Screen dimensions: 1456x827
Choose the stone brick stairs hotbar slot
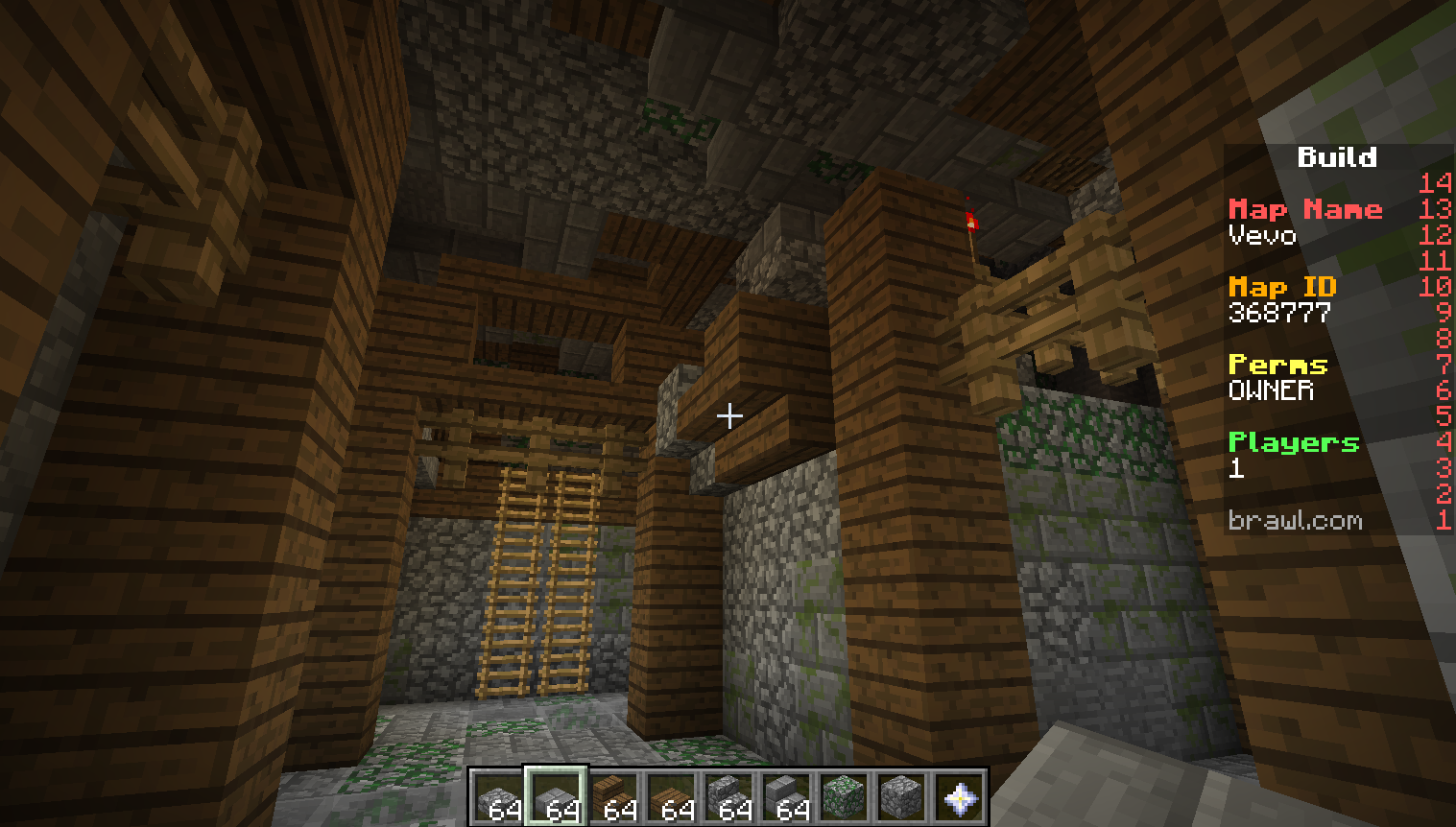786,798
